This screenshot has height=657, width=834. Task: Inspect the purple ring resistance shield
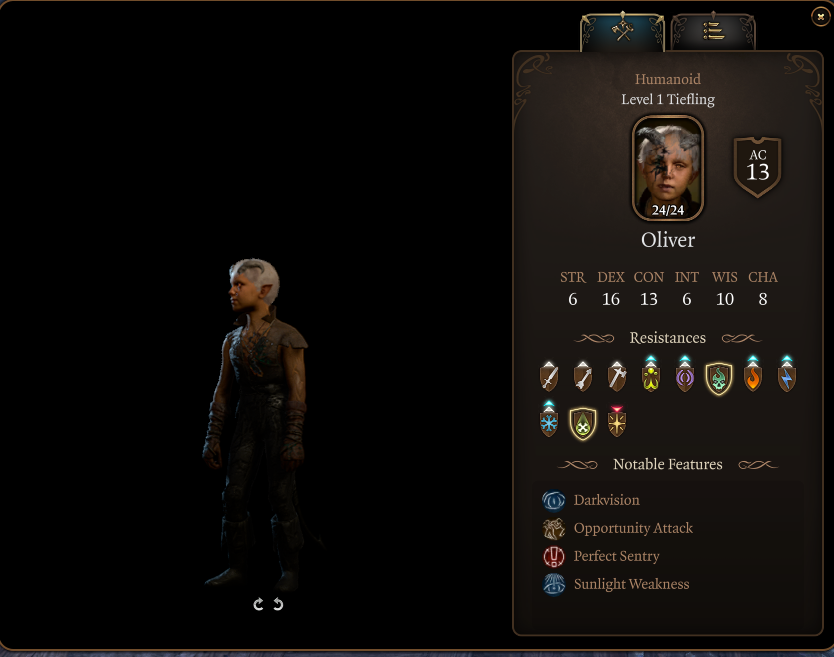[x=685, y=376]
